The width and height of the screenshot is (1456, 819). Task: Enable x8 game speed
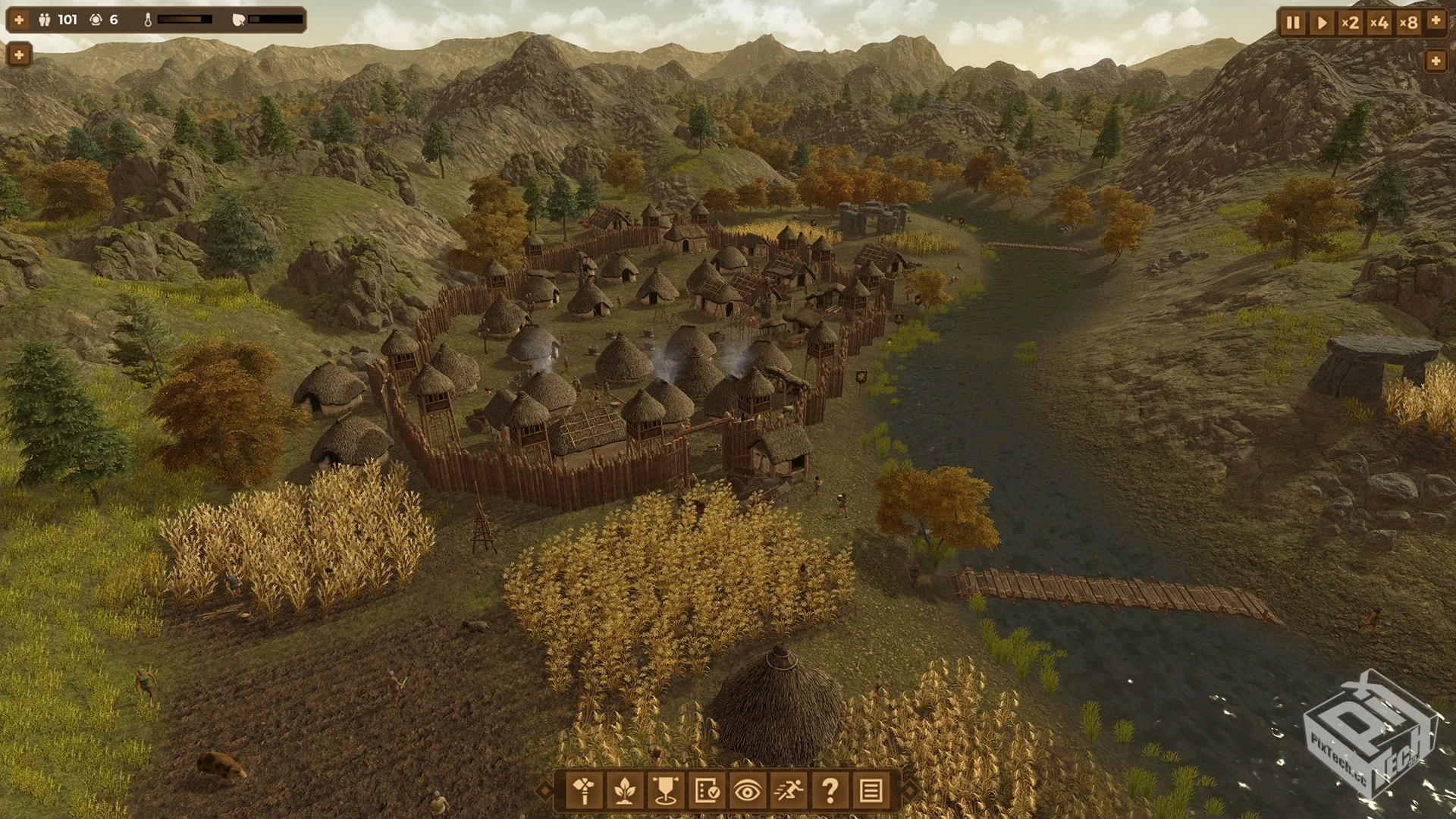click(1409, 23)
